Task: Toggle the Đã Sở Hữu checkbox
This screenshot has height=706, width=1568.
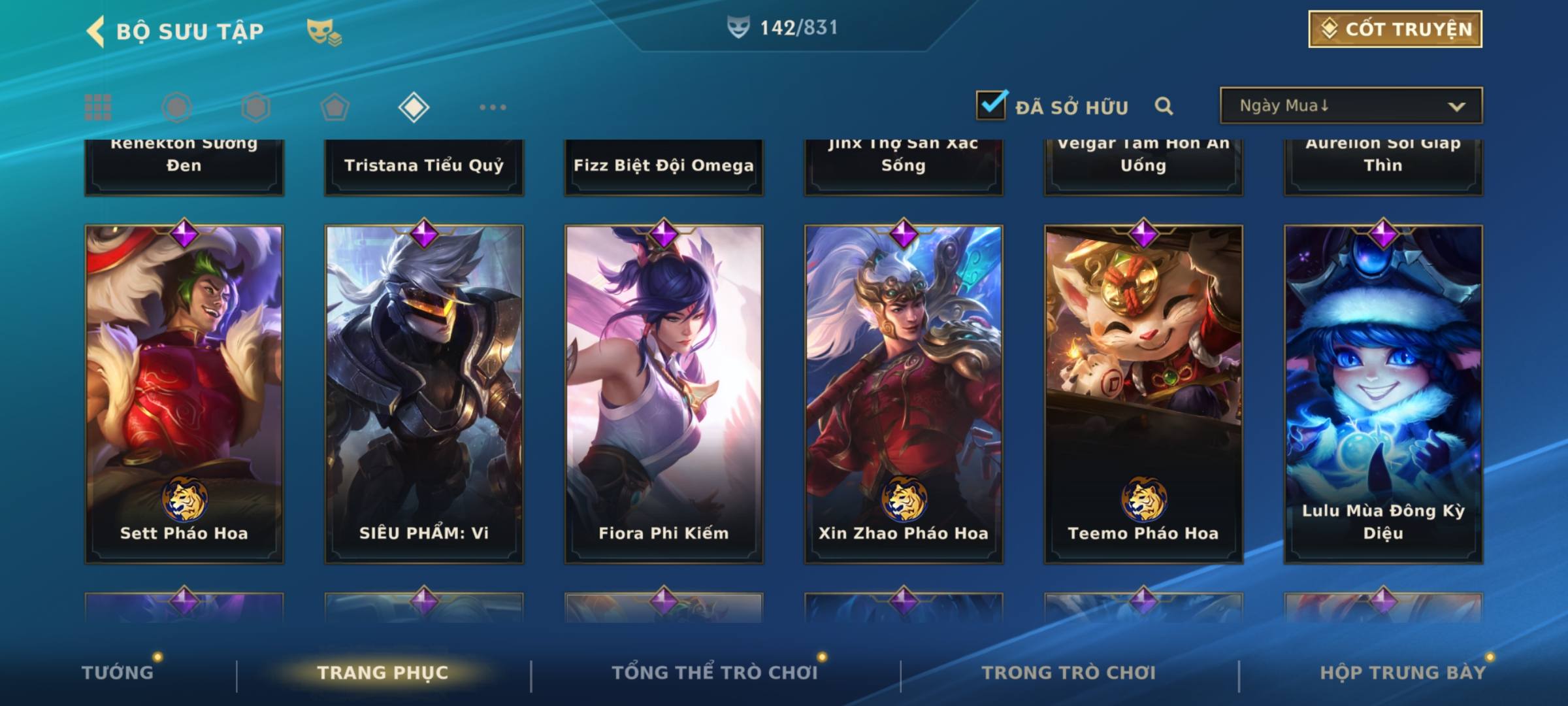Action: tap(991, 105)
